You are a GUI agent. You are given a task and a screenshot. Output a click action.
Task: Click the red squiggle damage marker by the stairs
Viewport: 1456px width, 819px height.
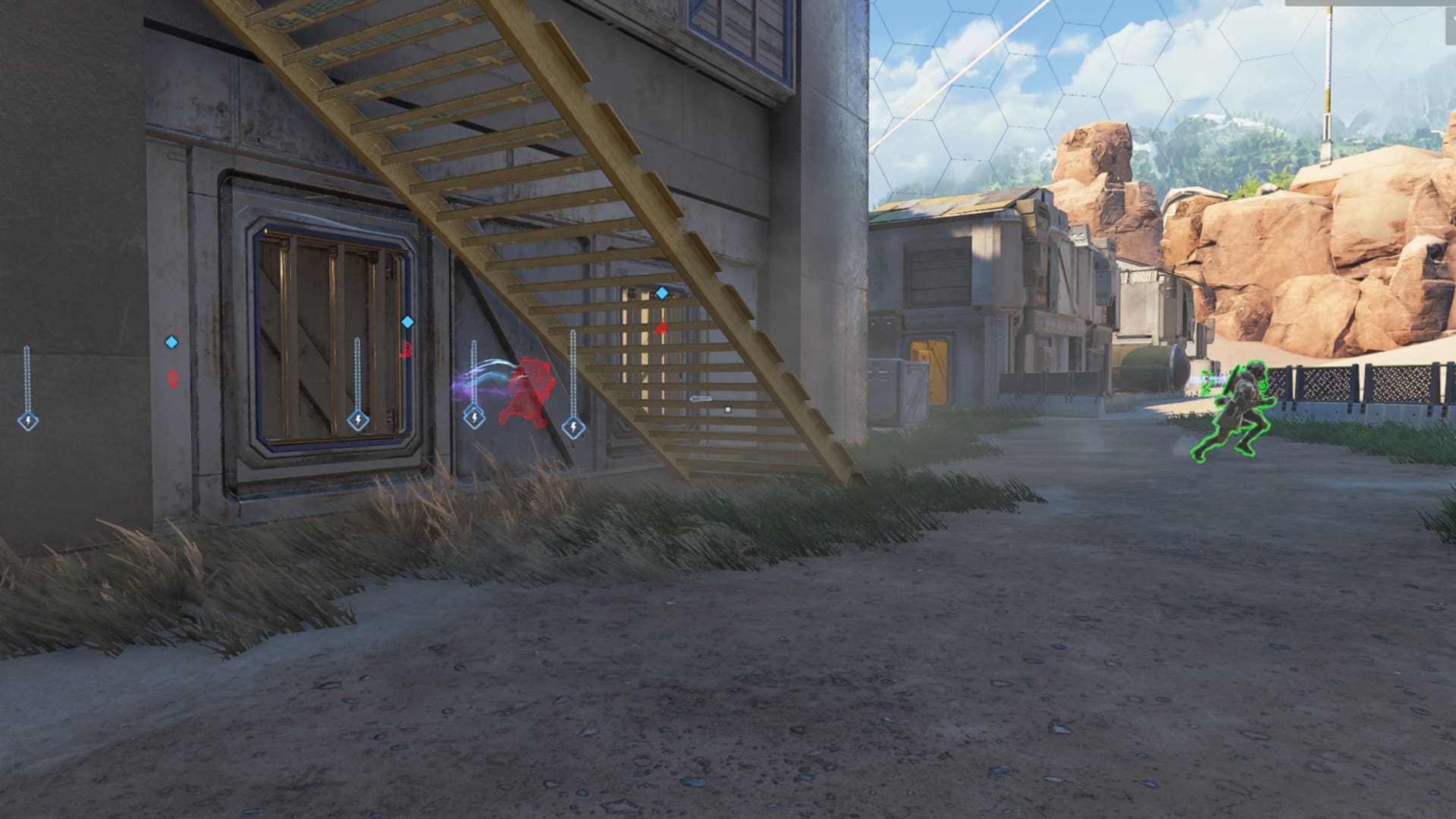click(405, 350)
